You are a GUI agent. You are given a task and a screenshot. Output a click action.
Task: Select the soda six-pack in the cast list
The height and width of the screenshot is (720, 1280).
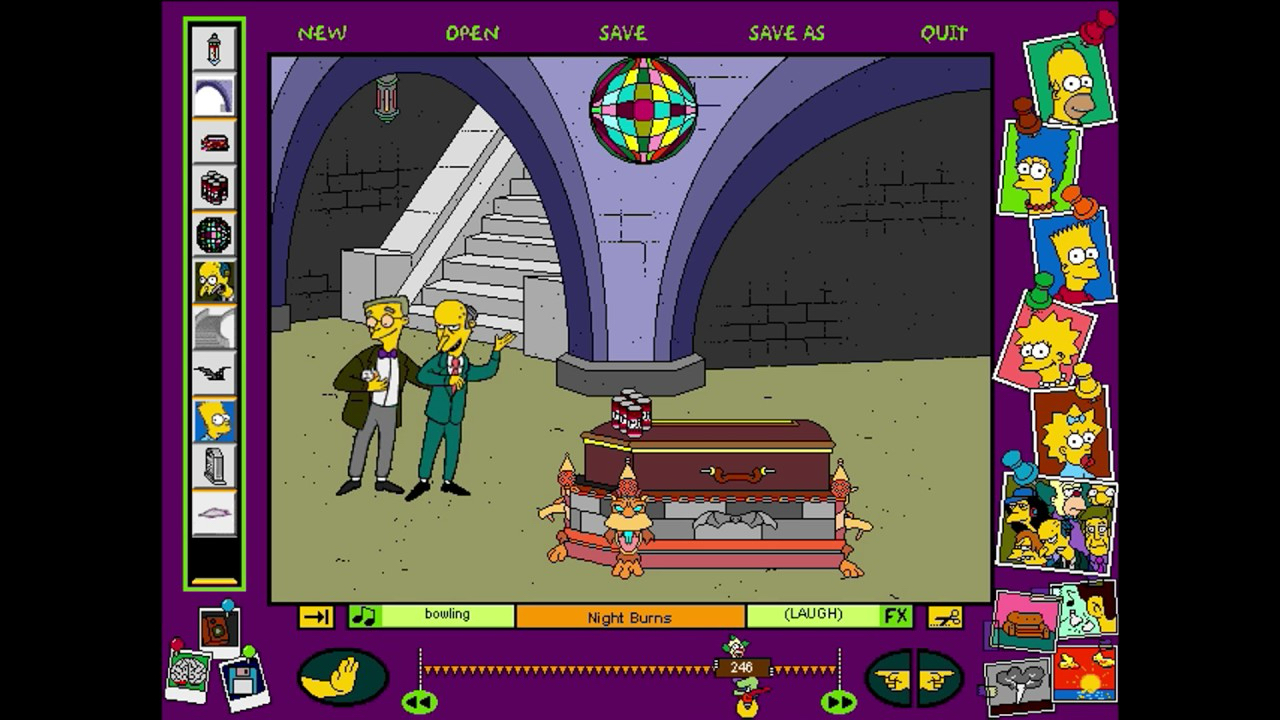pyautogui.click(x=214, y=188)
